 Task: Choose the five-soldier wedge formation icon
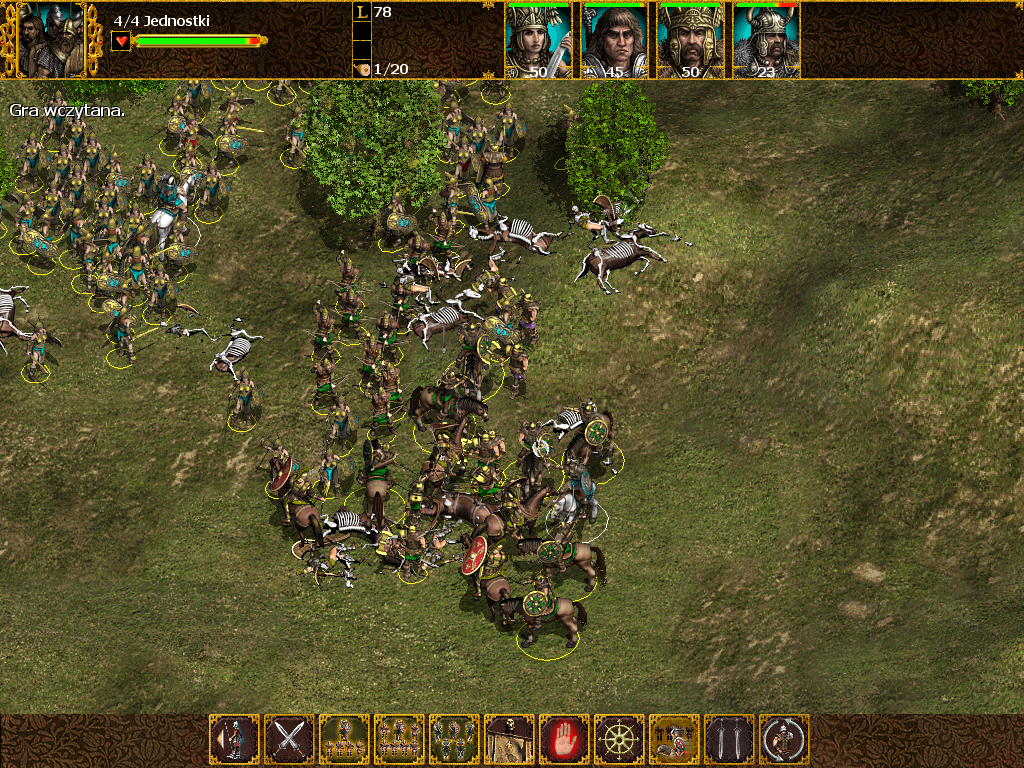pos(345,740)
